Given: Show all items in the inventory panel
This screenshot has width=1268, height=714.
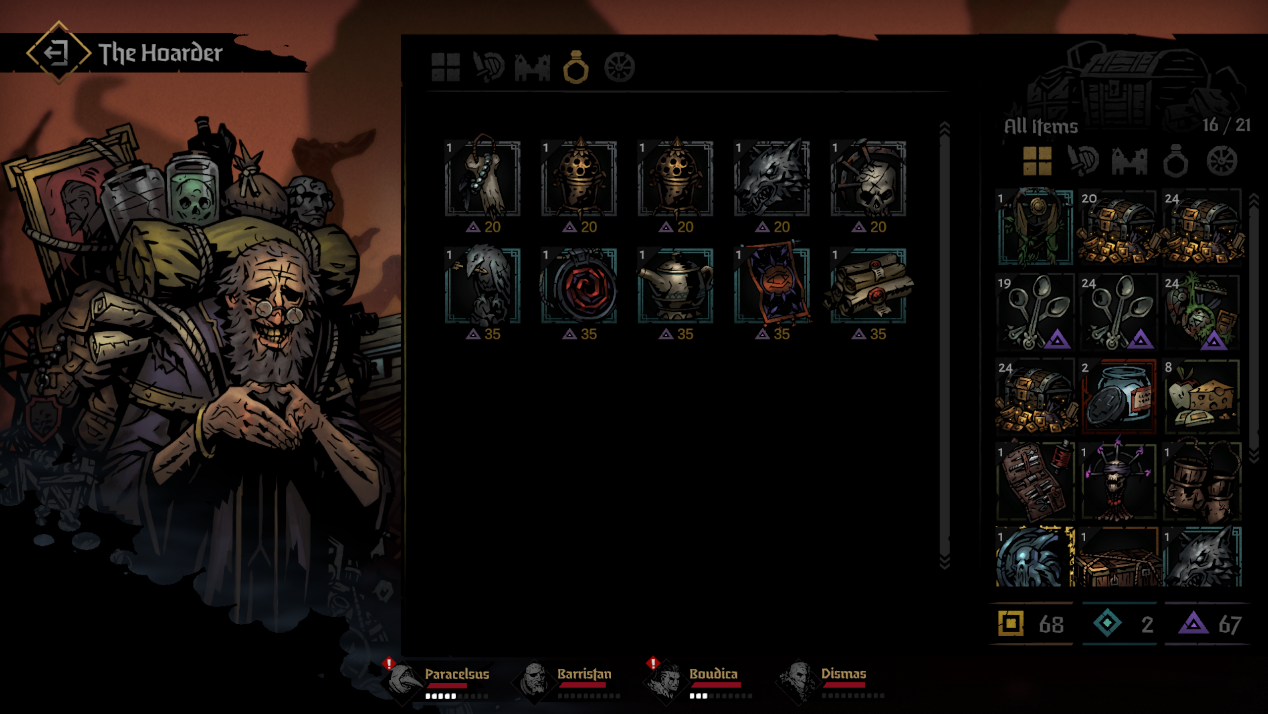Looking at the screenshot, I should point(1037,160).
